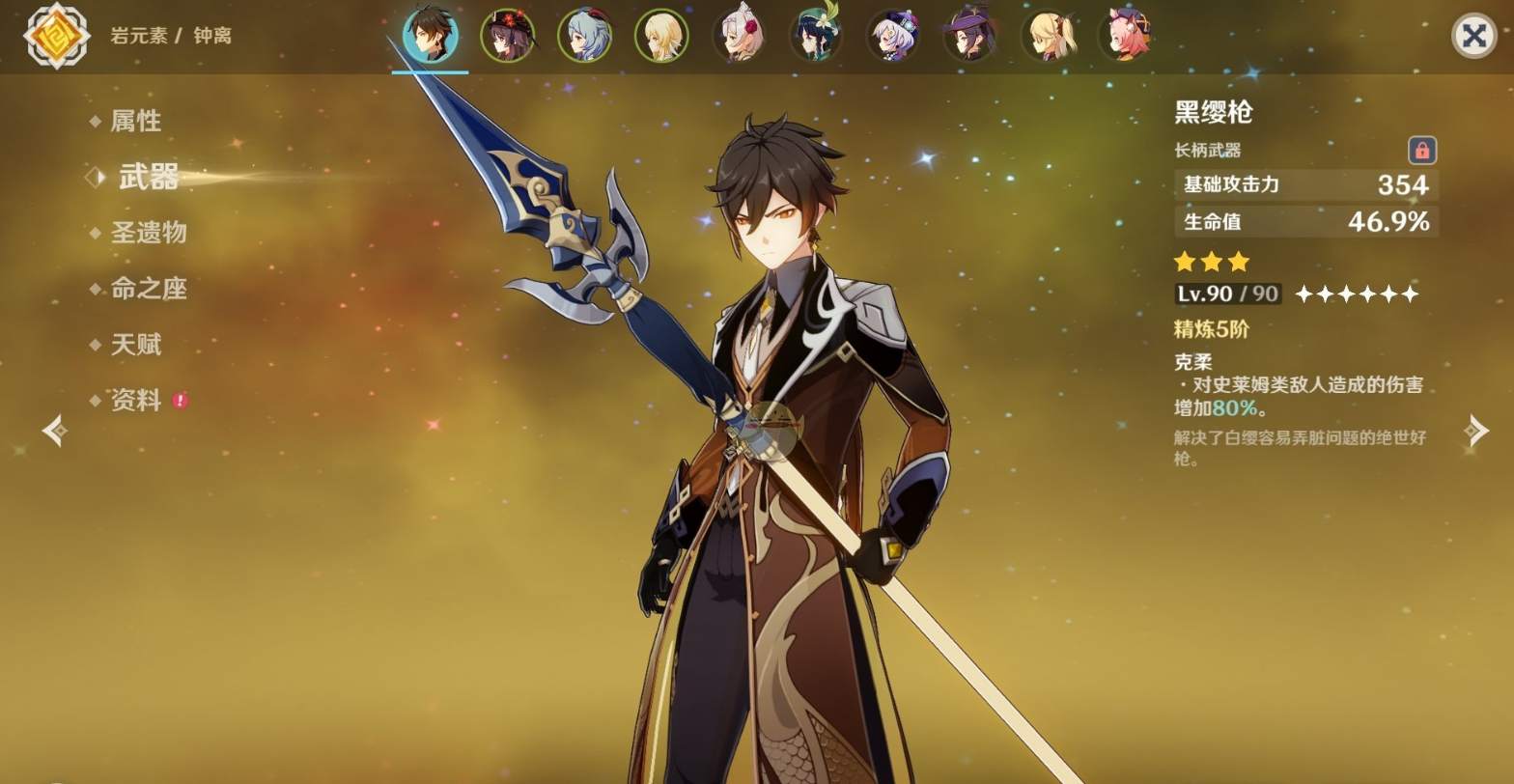This screenshot has width=1514, height=784.
Task: Open the 资料 profile entry
Action: tap(135, 401)
